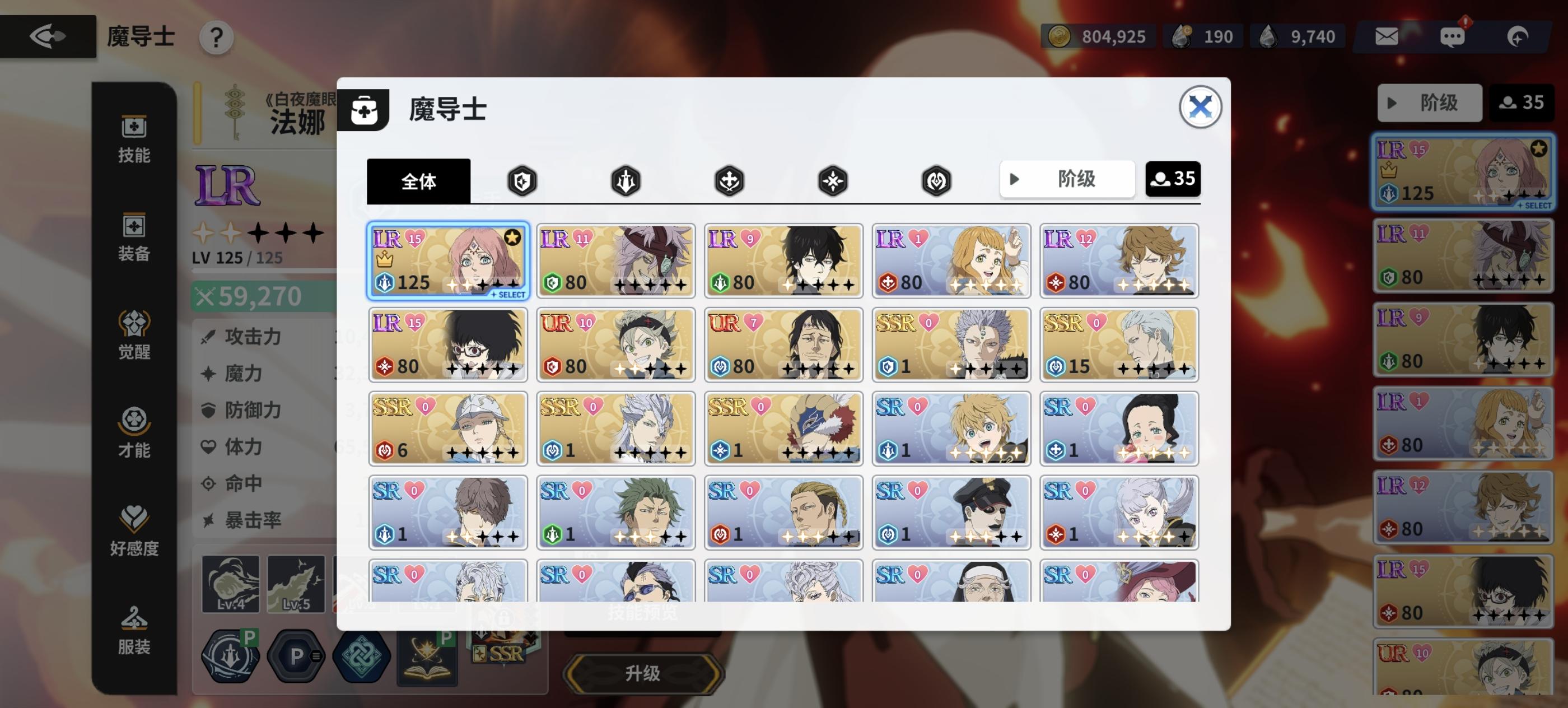Select the heart-shaped element filter icon

936,180
